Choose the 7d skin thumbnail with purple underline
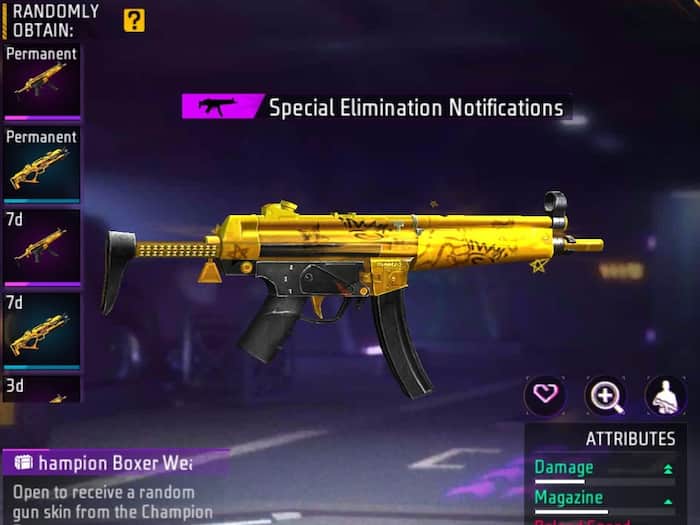Screen dimensions: 700x525 coord(41,247)
